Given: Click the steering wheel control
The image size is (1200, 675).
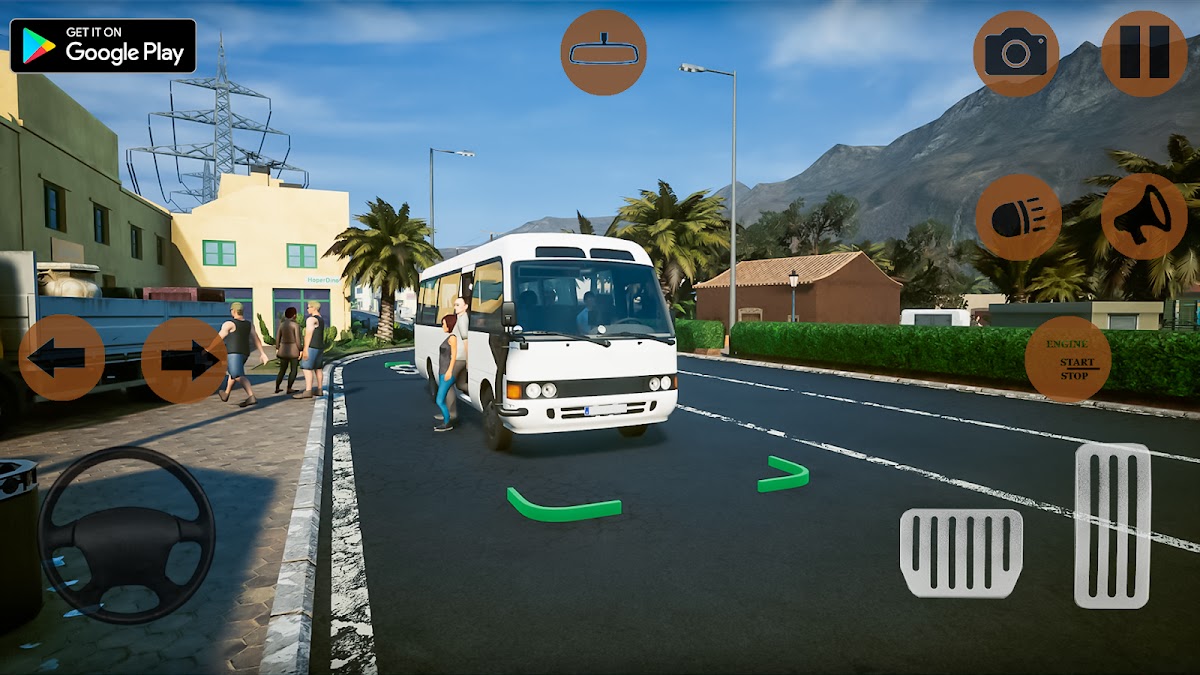Looking at the screenshot, I should pos(127,534).
